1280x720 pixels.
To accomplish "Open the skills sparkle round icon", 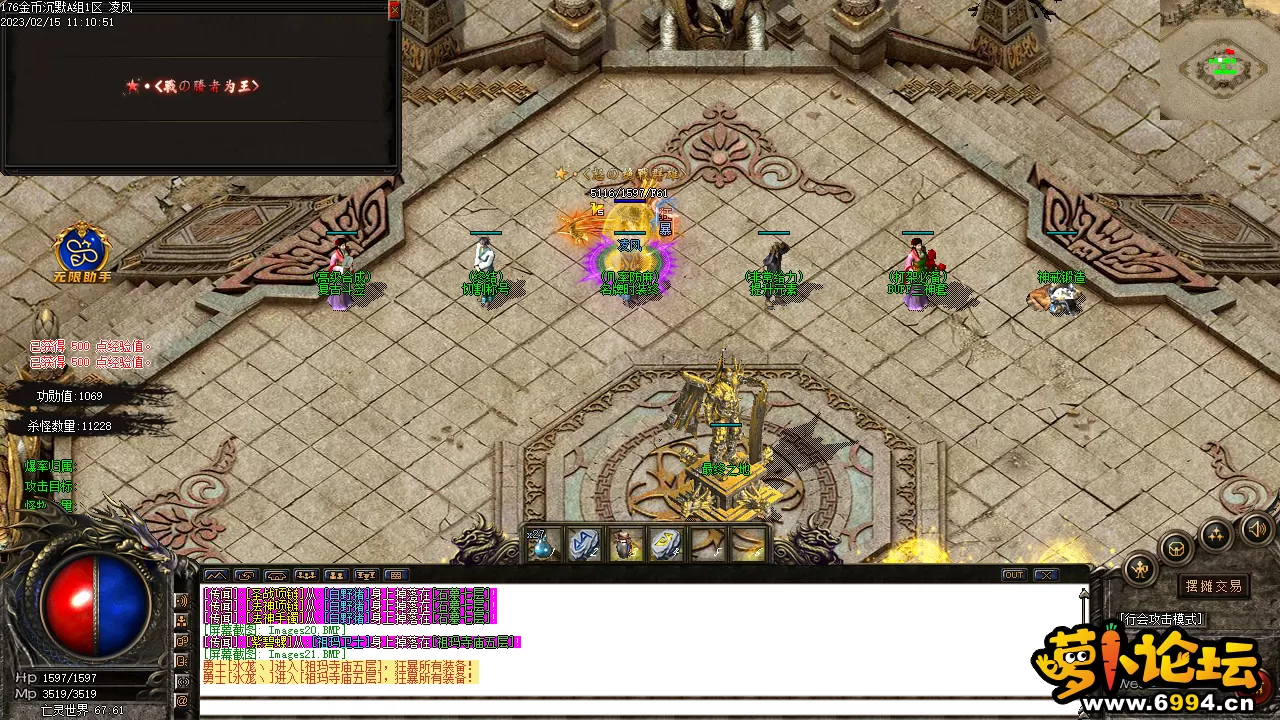I will [1215, 534].
